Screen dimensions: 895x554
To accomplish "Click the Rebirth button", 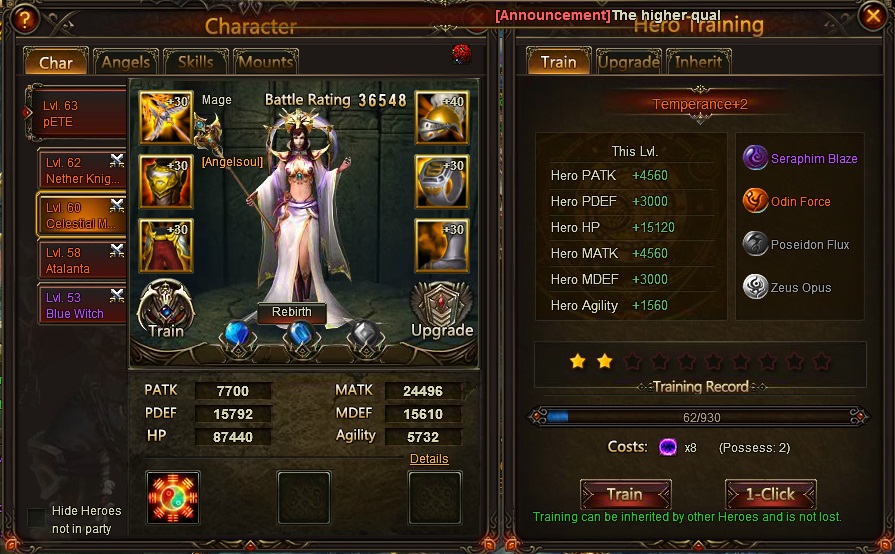I will click(x=292, y=312).
